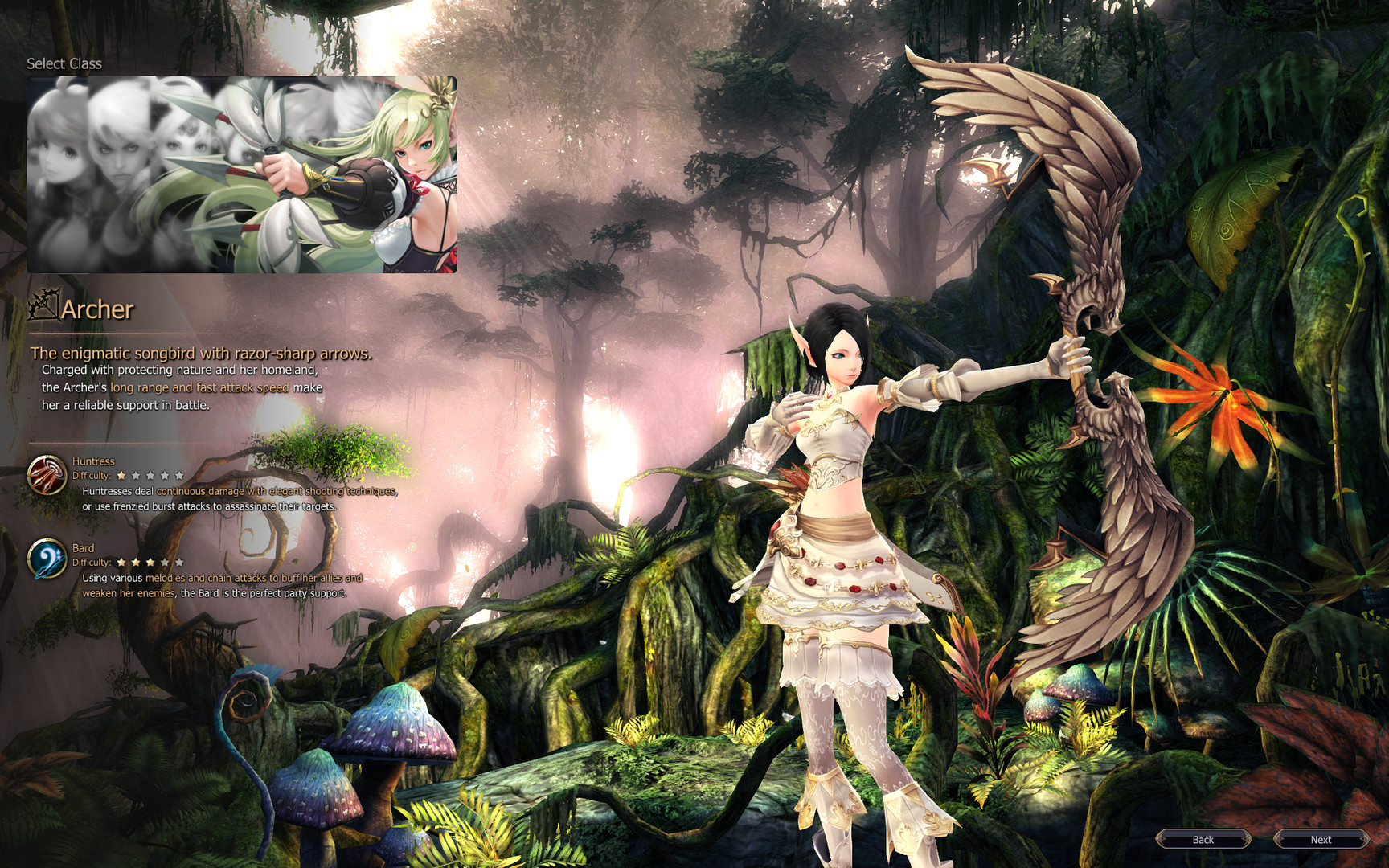
Task: Click the third star of Bard difficulty rating
Action: click(150, 563)
